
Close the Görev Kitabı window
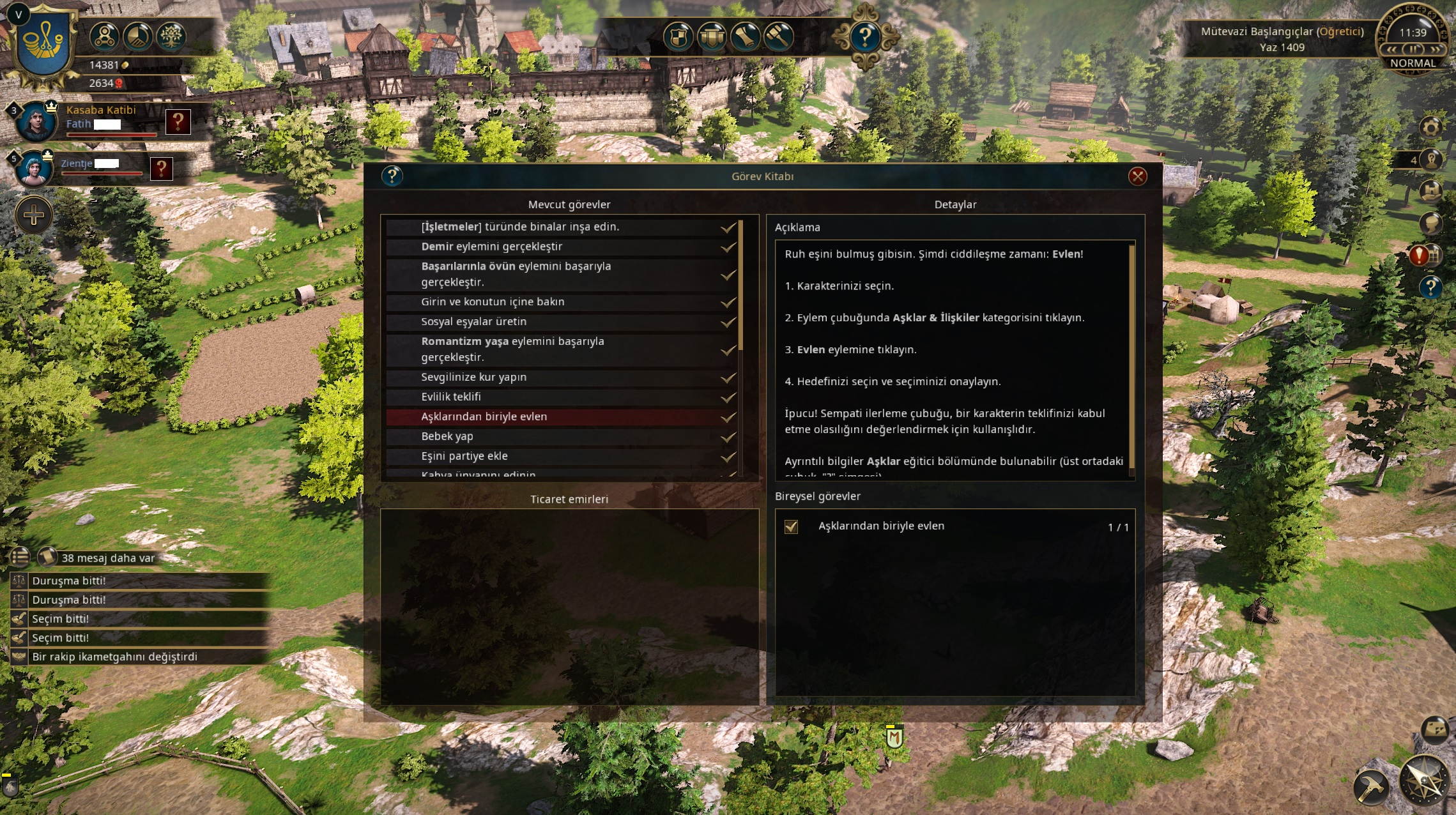pos(1137,176)
